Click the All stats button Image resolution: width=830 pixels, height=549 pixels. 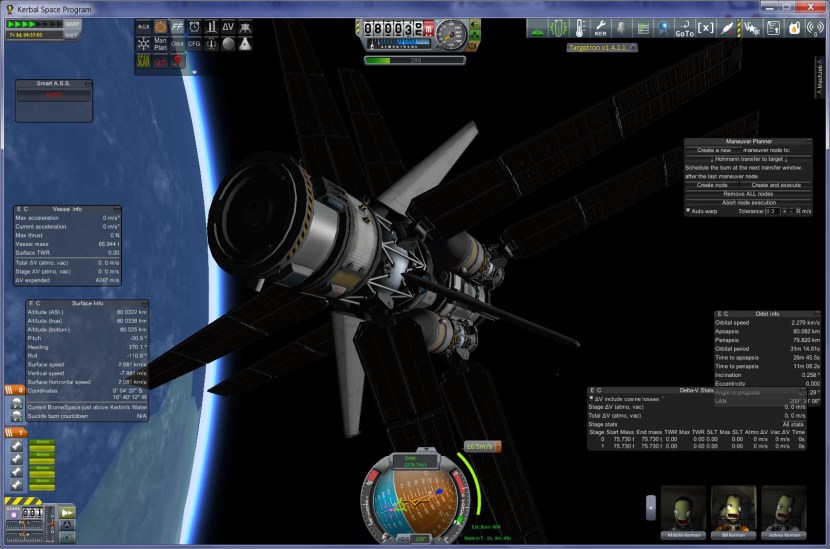click(x=792, y=424)
